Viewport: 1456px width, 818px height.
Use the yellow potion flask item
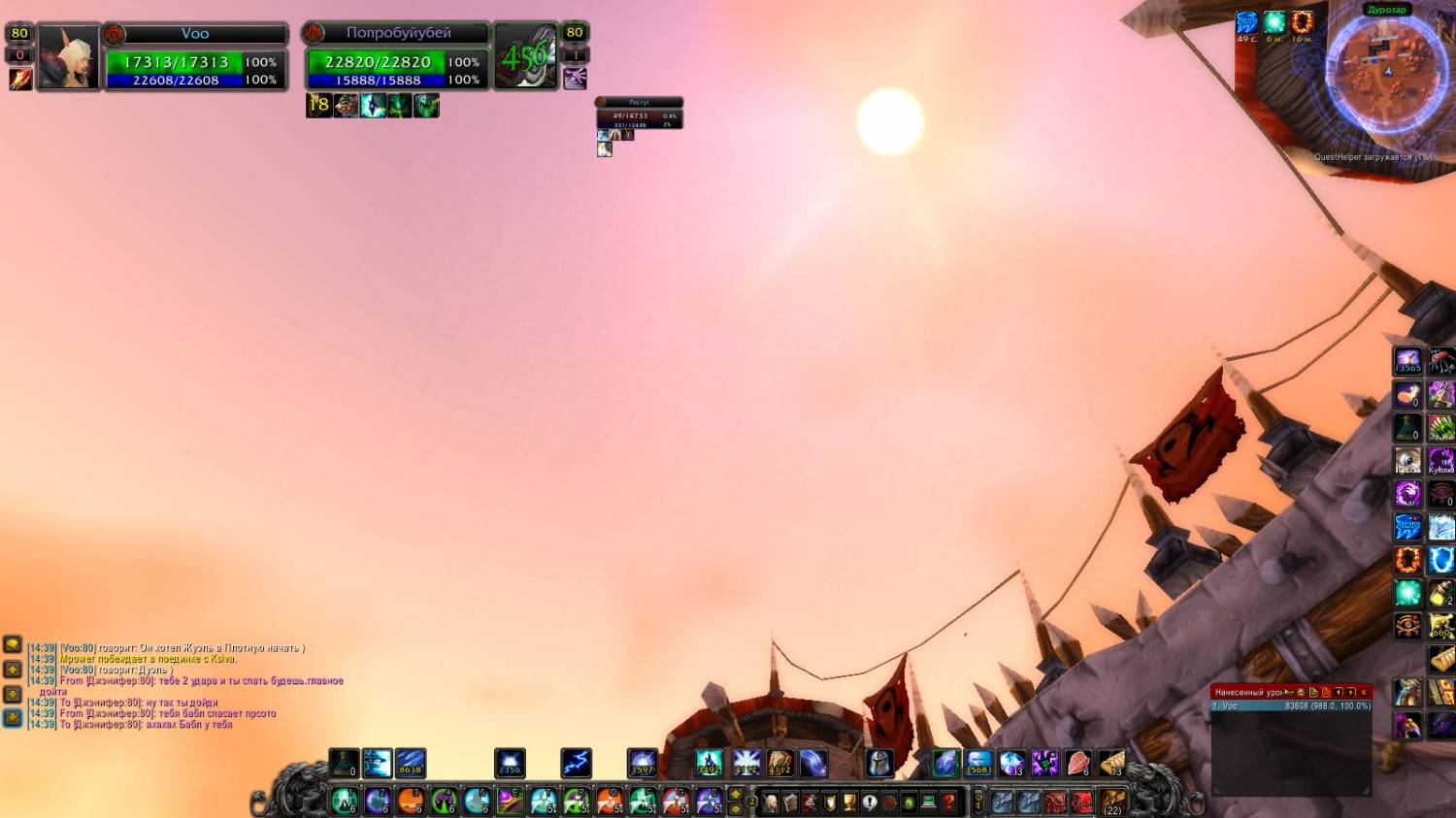click(1441, 593)
